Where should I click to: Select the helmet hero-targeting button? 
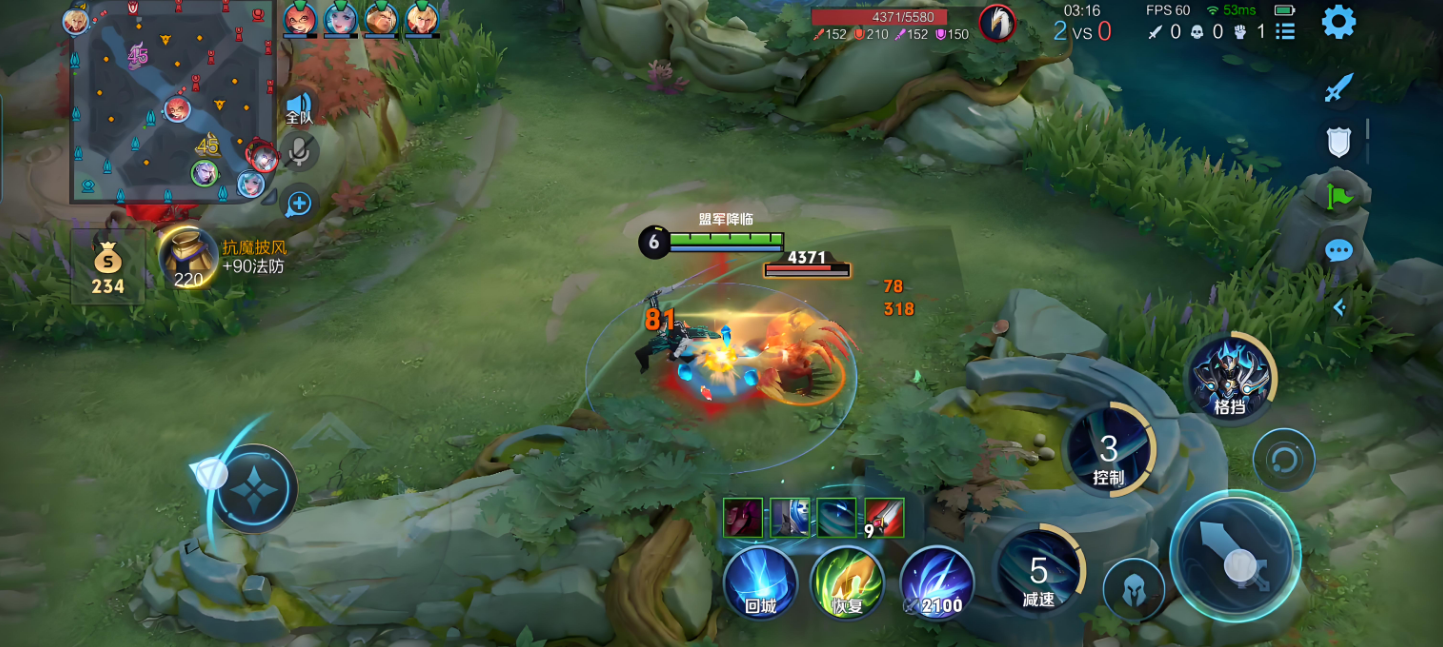point(1133,589)
